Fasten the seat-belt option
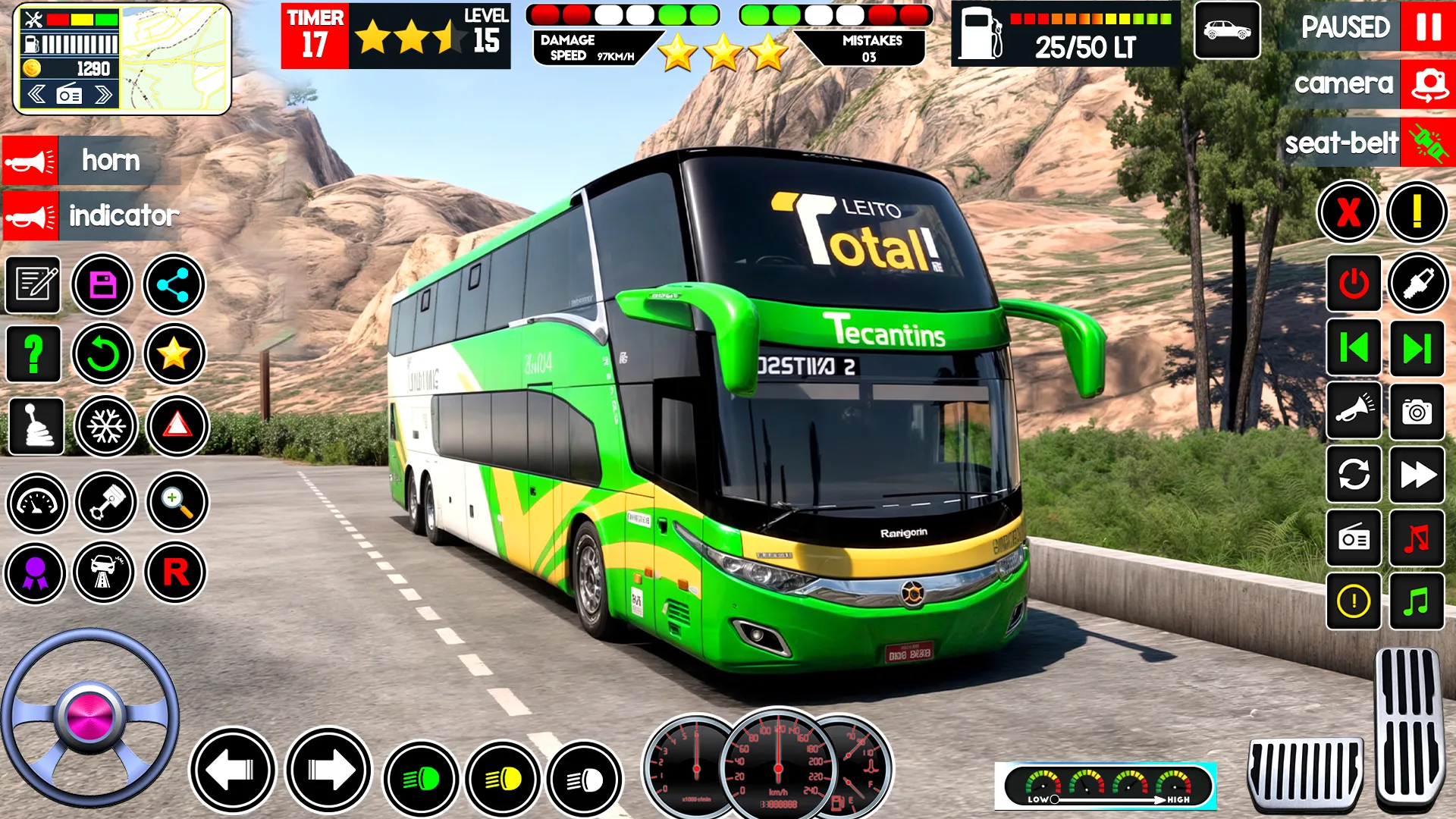The height and width of the screenshot is (819, 1456). 1429,141
